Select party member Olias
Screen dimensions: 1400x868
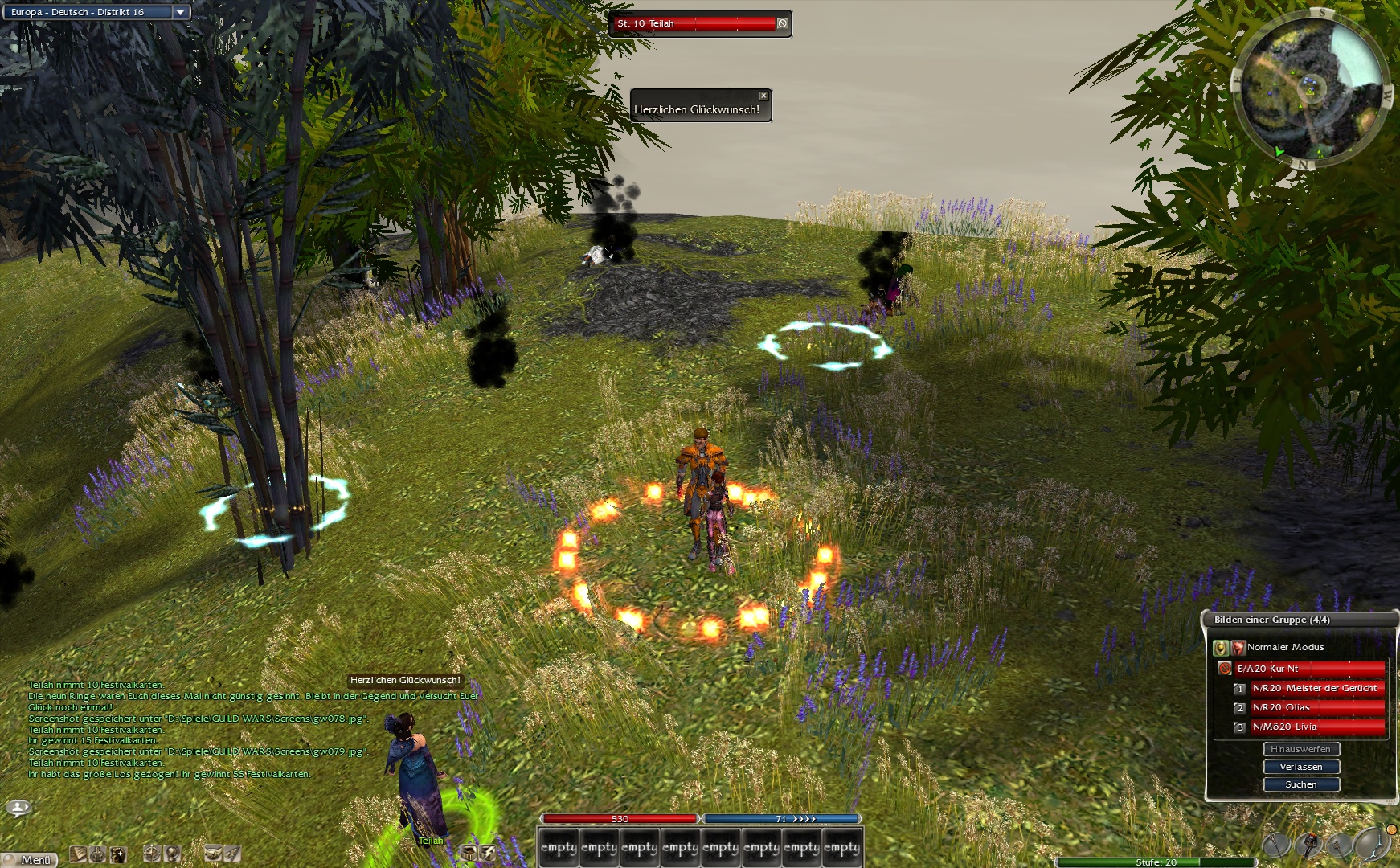(x=1316, y=707)
